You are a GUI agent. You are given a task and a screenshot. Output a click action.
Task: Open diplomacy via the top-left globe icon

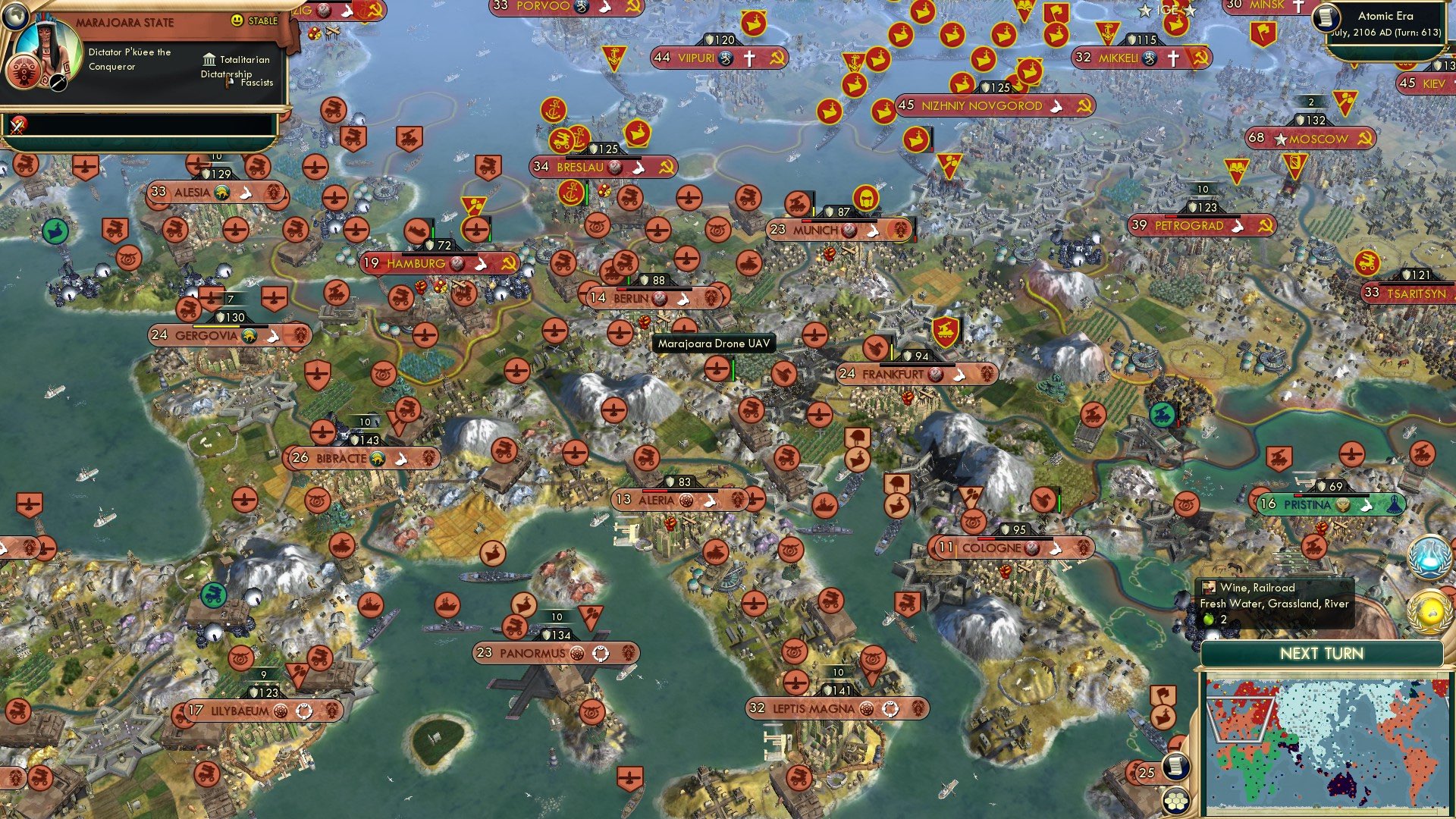pyautogui.click(x=15, y=15)
